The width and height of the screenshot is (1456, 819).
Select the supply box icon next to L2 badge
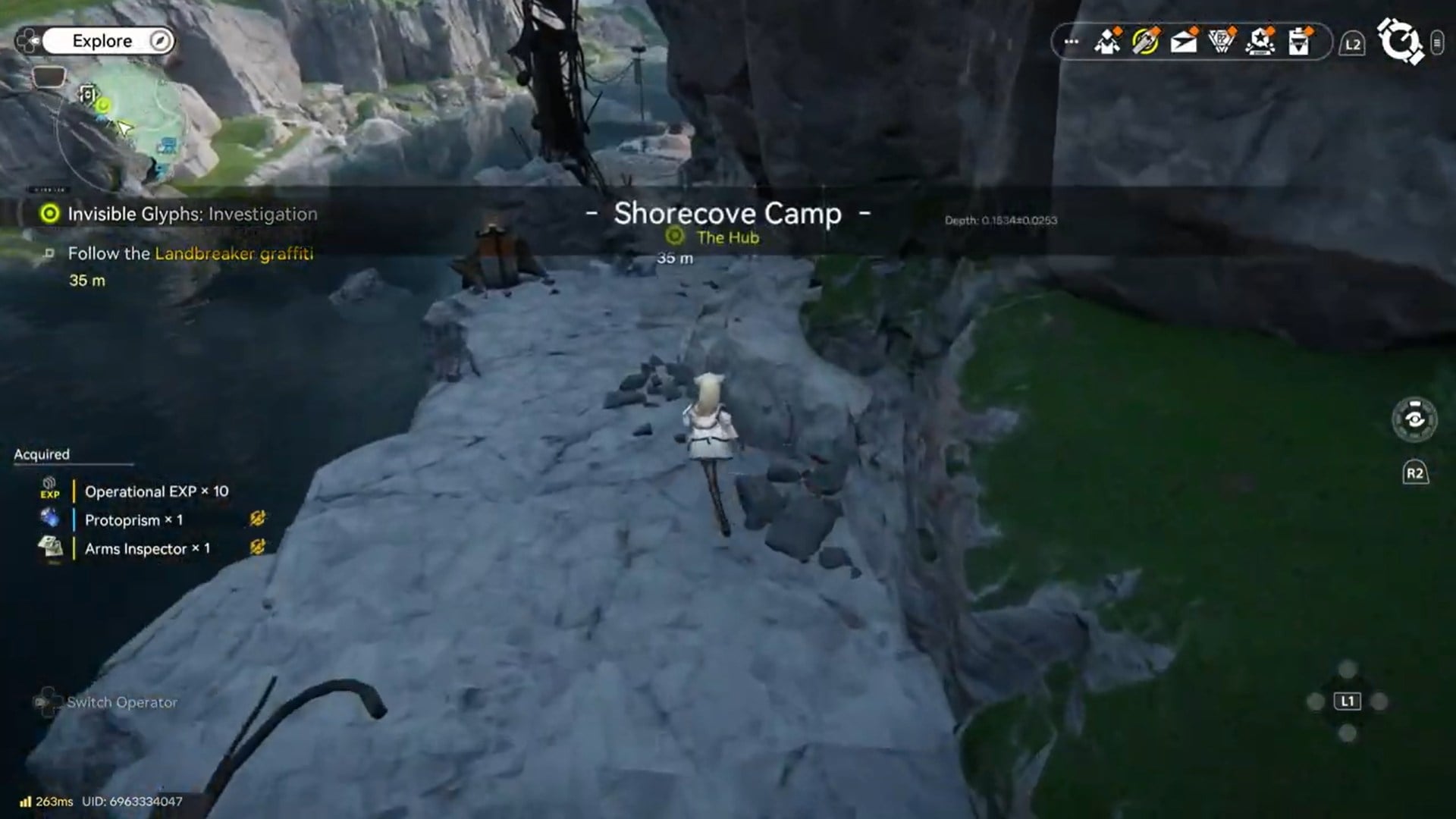pos(1300,43)
